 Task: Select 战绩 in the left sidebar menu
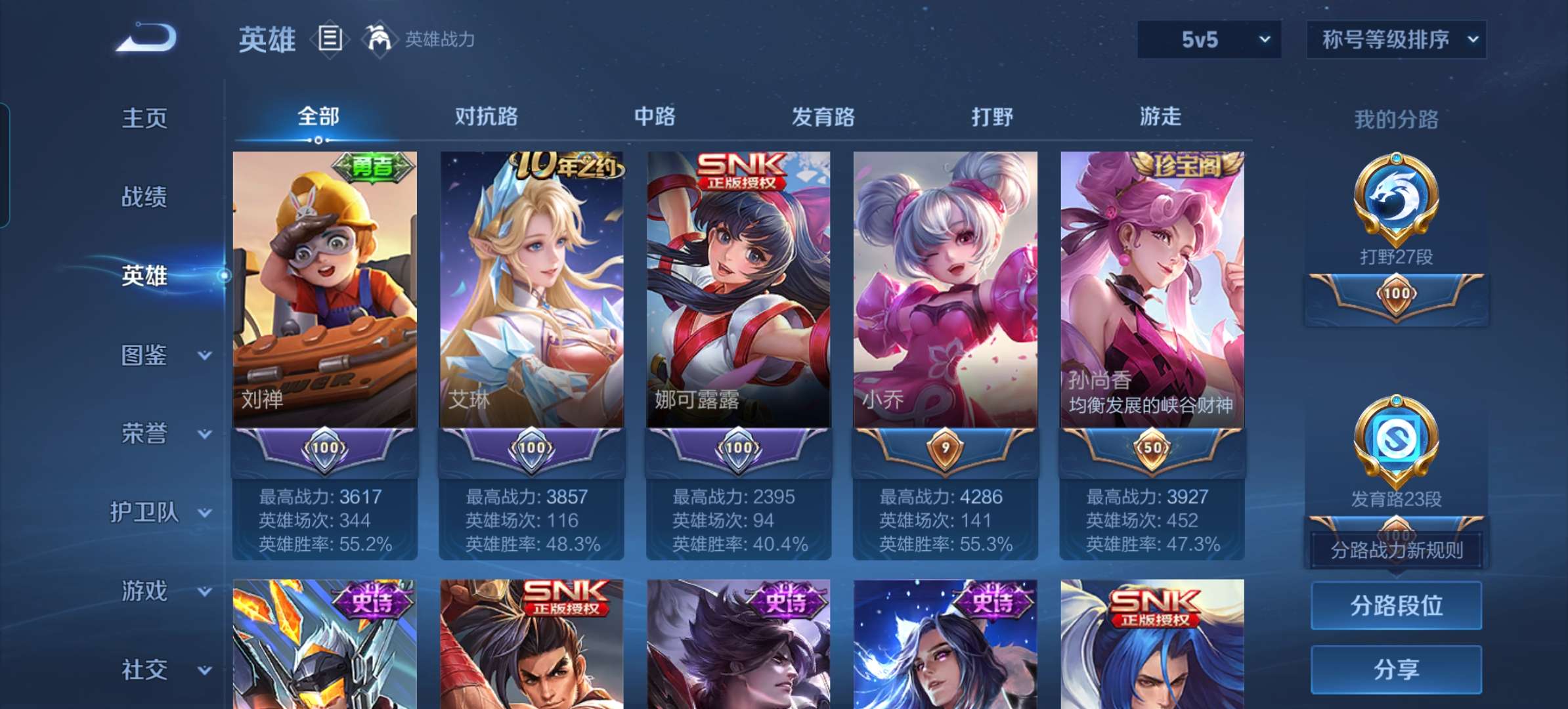click(146, 197)
